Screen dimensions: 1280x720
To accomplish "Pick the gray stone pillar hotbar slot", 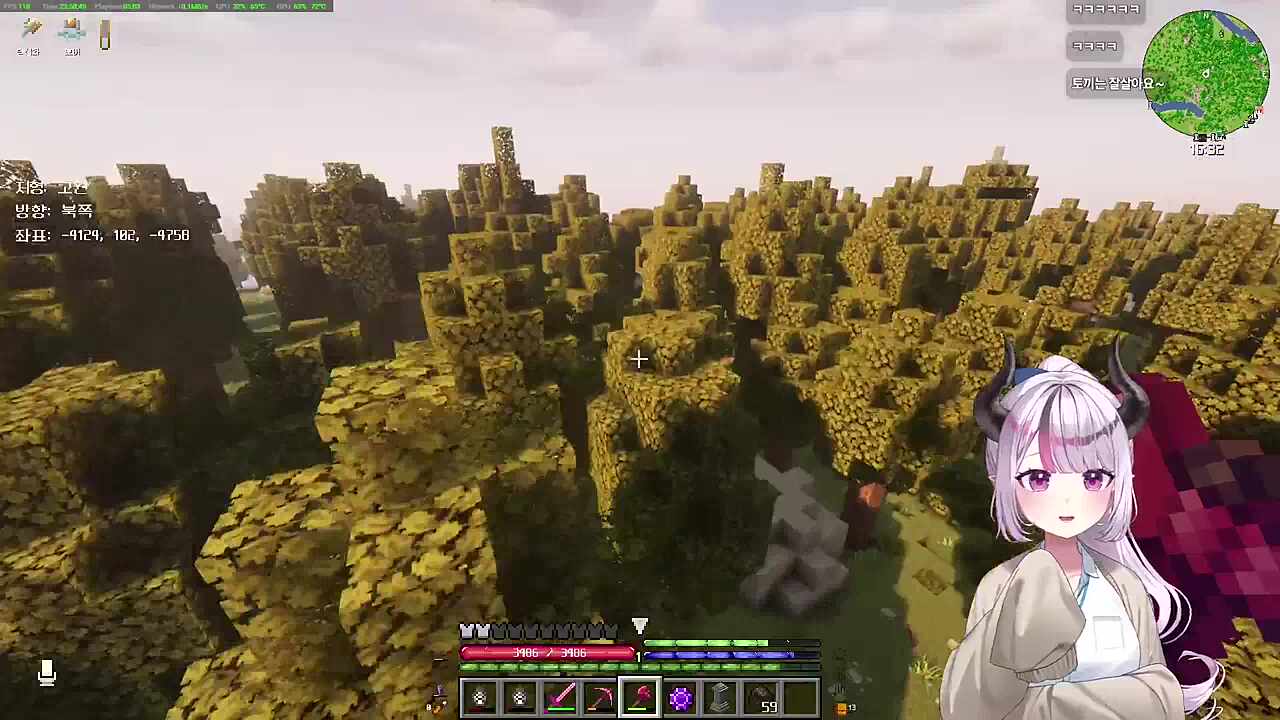I will click(x=720, y=697).
